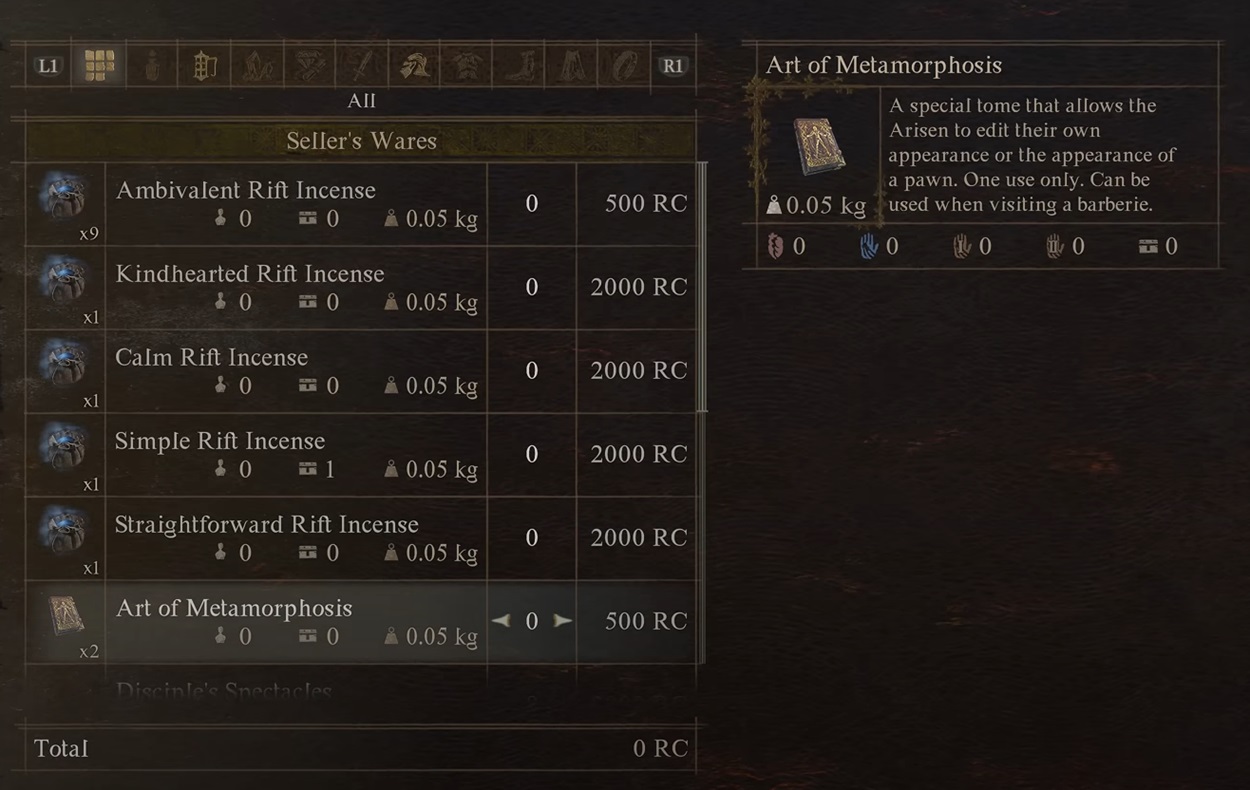Select the All items category tab
The height and width of the screenshot is (790, 1250).
click(x=99, y=66)
